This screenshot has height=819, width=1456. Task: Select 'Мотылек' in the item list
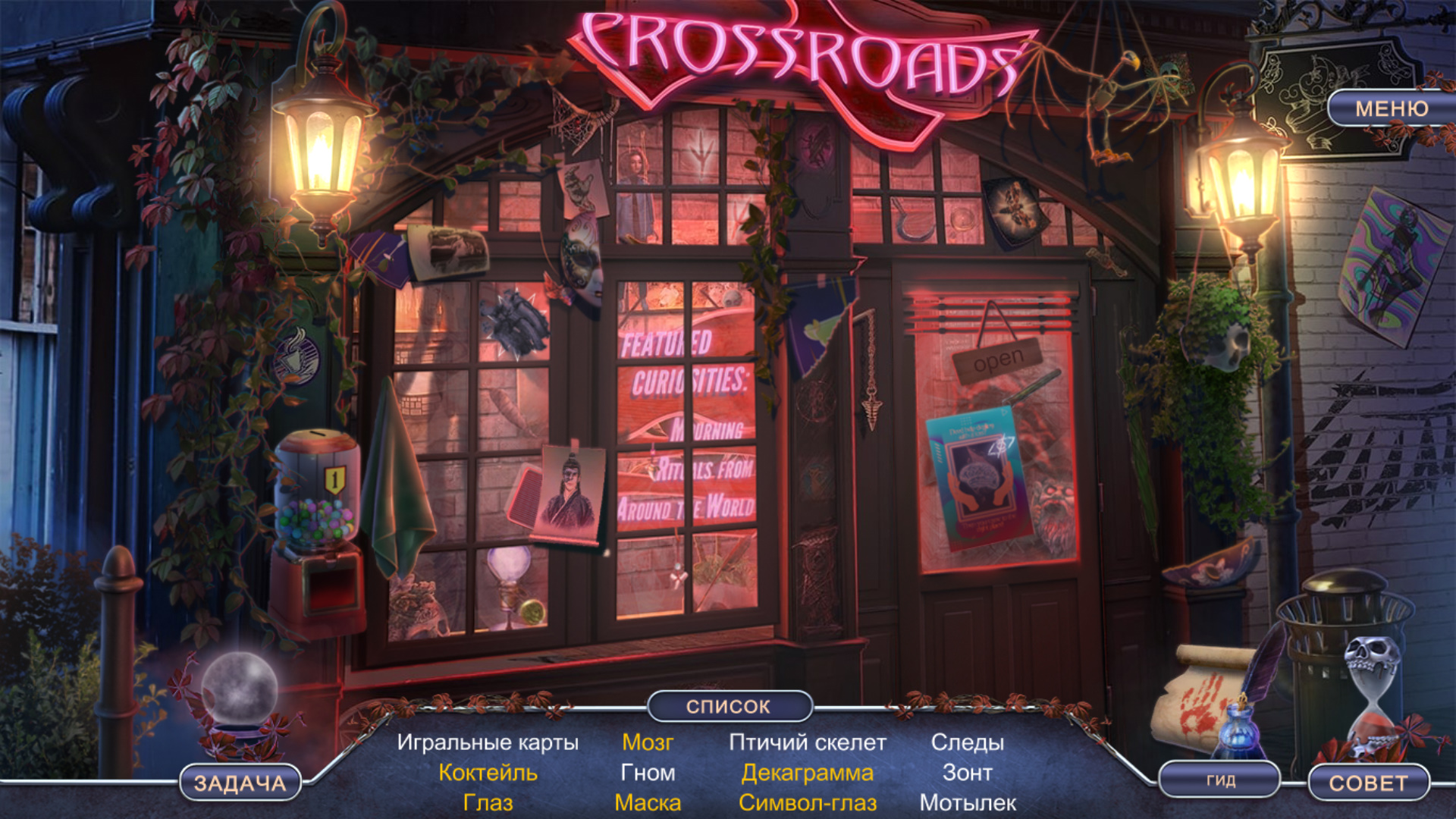tap(968, 803)
